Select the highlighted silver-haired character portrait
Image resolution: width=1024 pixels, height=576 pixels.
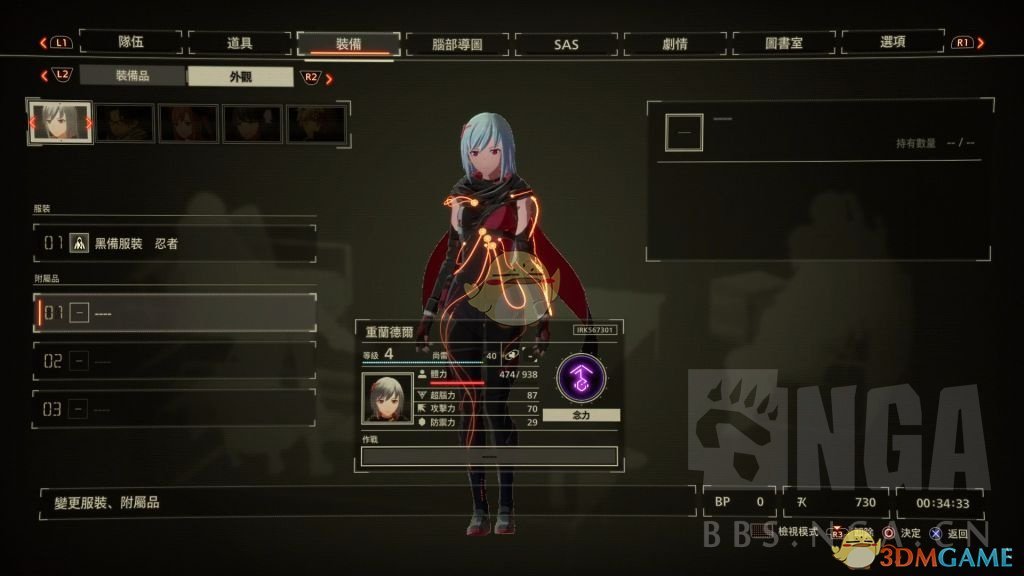point(60,123)
